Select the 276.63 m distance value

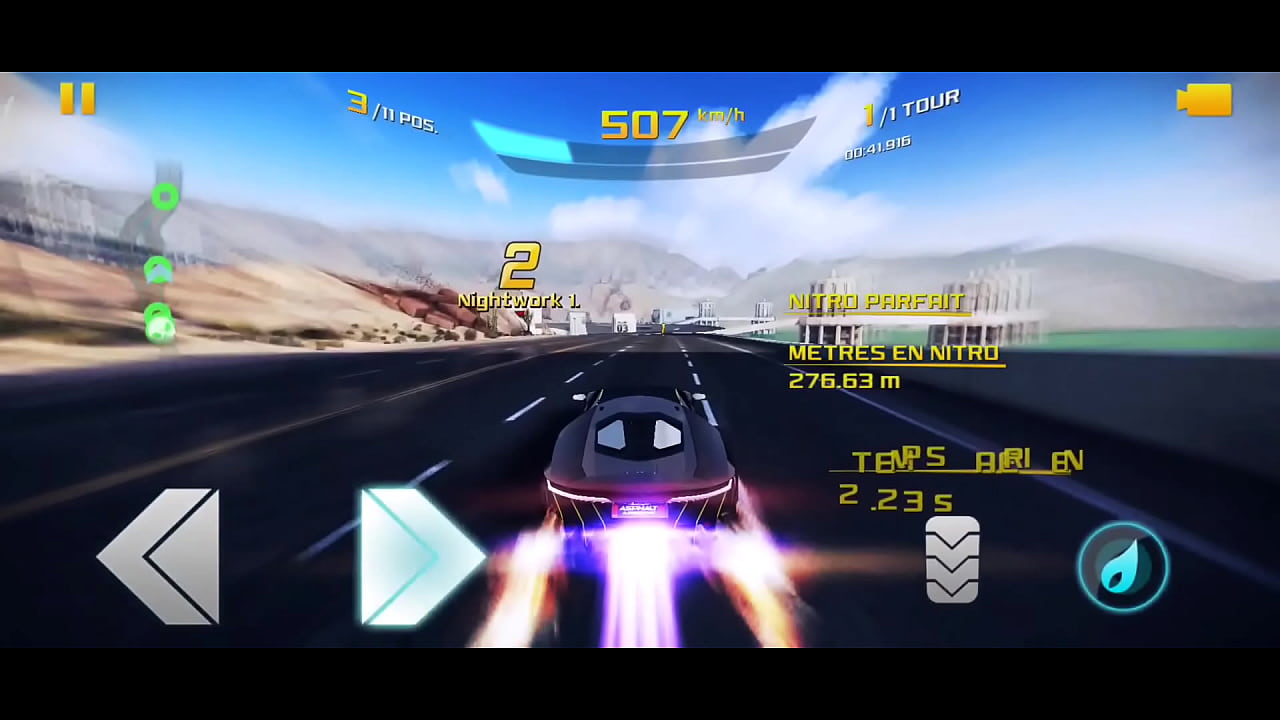844,380
